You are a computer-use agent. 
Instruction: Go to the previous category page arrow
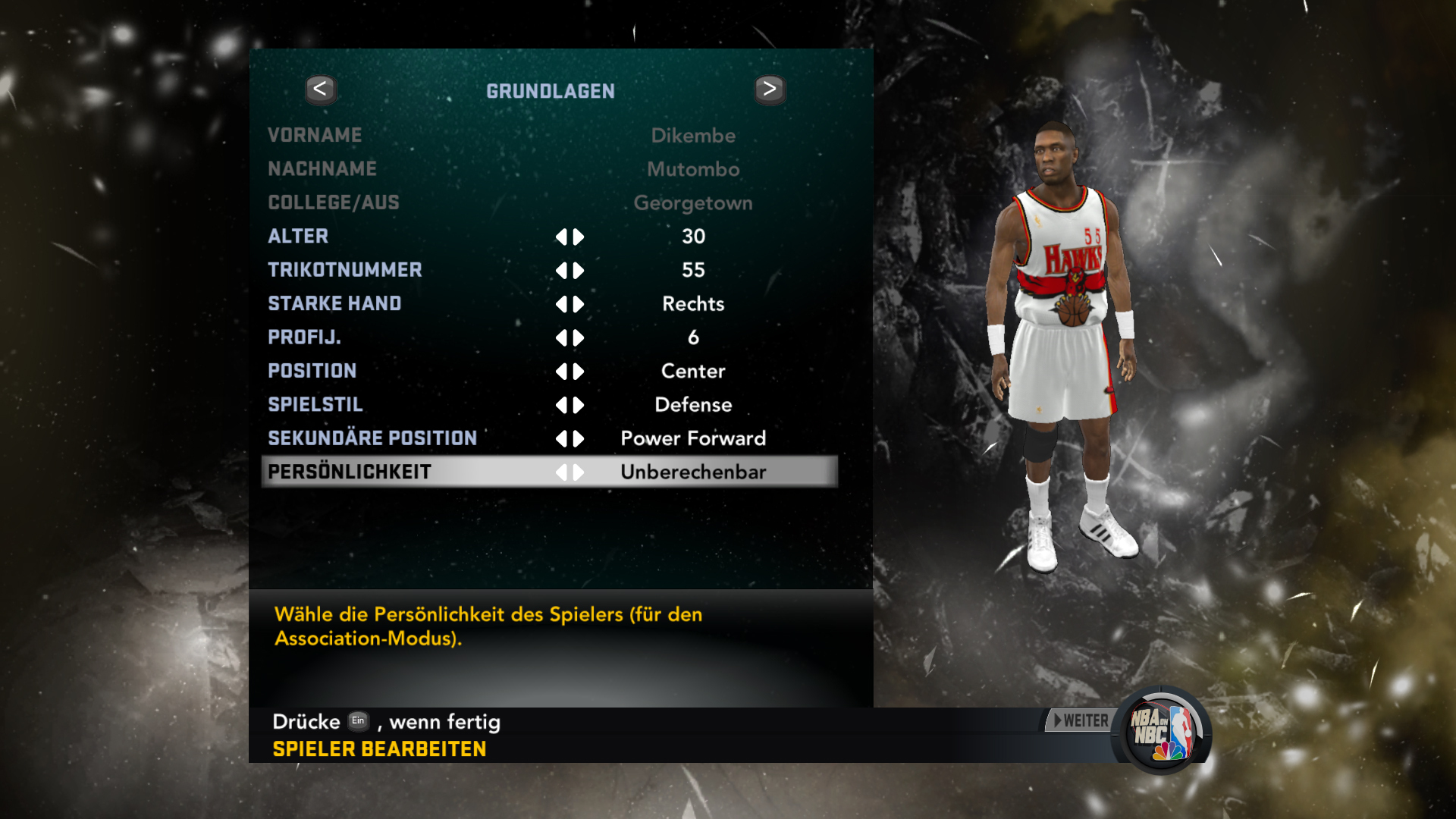click(x=321, y=89)
